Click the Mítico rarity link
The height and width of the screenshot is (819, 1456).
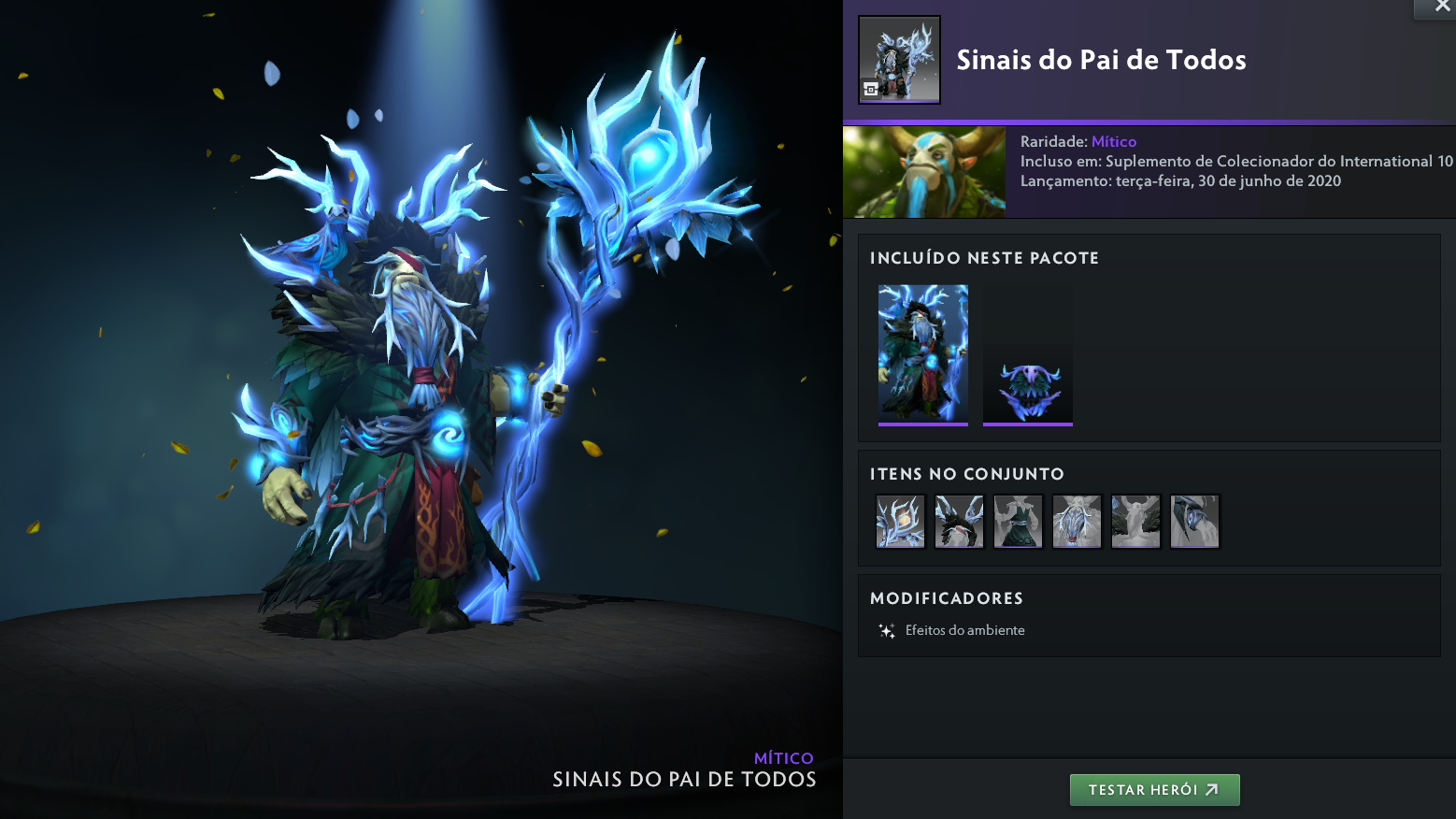1114,141
